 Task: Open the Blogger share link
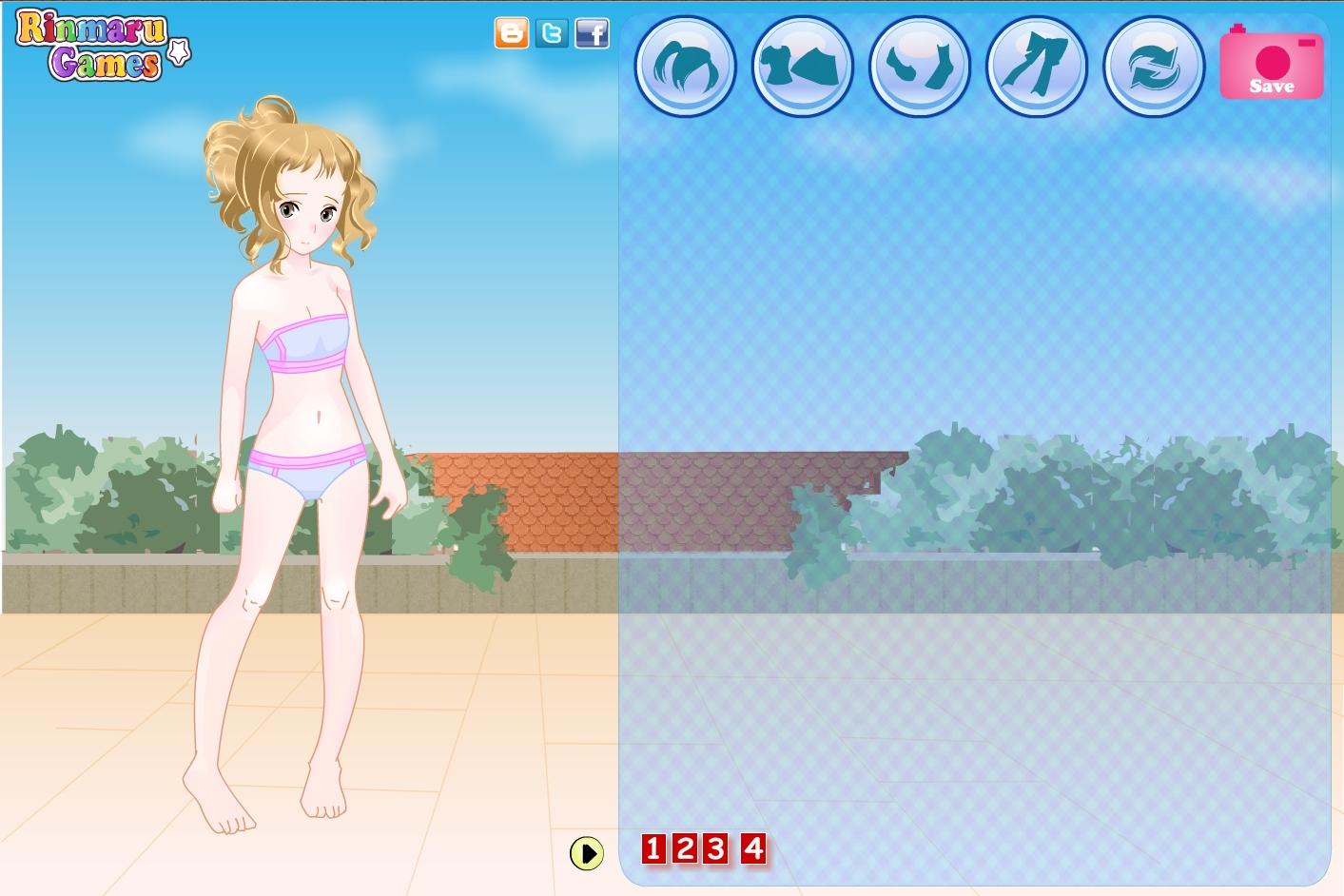point(511,33)
